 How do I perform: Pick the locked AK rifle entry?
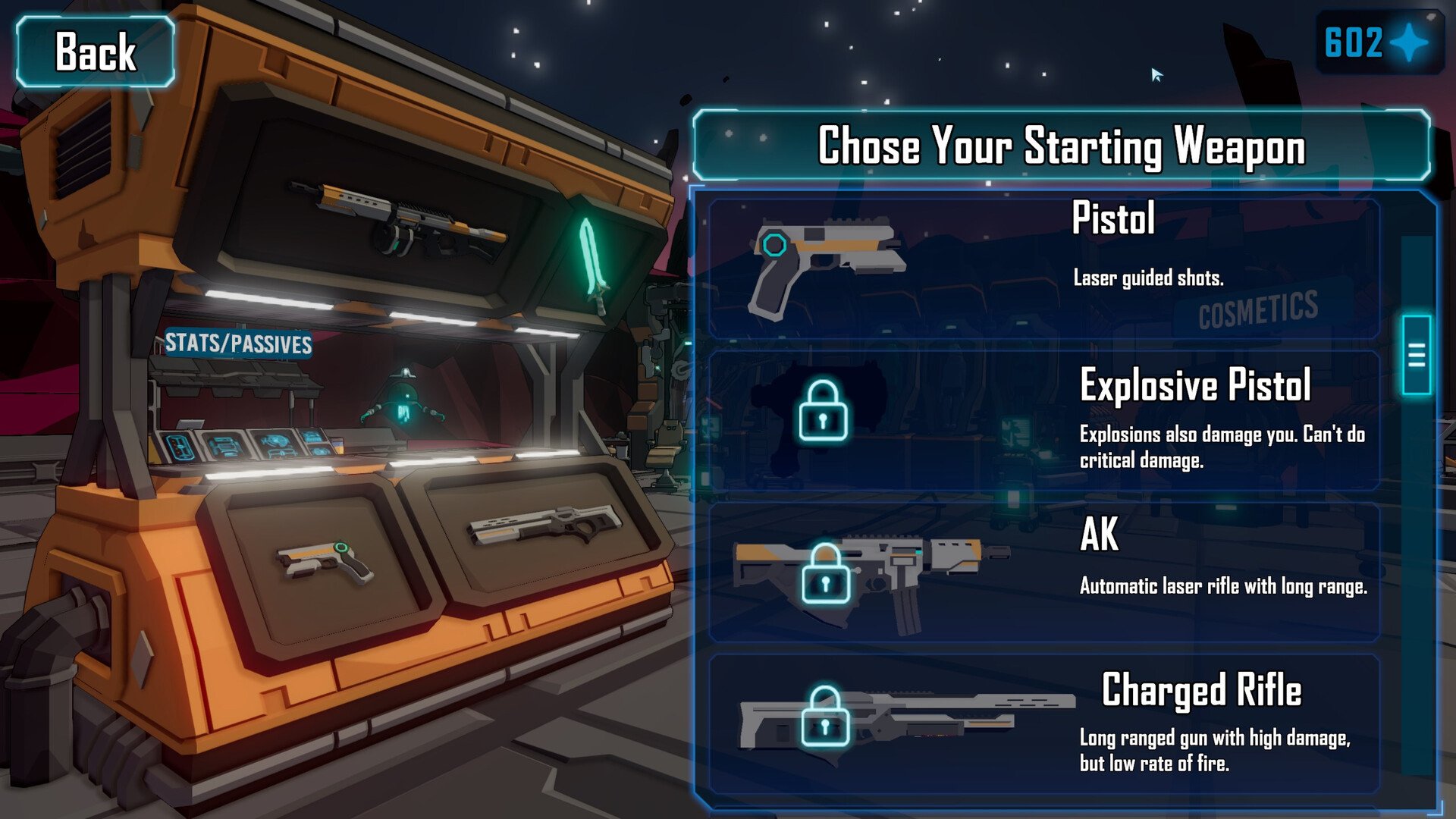click(1043, 572)
